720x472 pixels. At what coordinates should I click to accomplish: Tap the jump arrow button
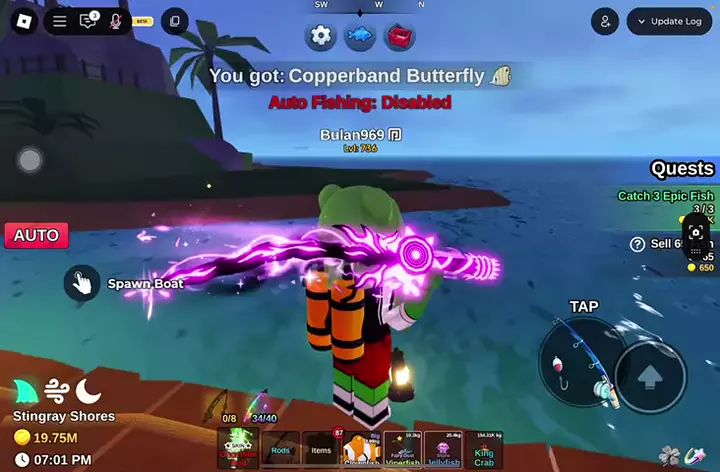(650, 378)
